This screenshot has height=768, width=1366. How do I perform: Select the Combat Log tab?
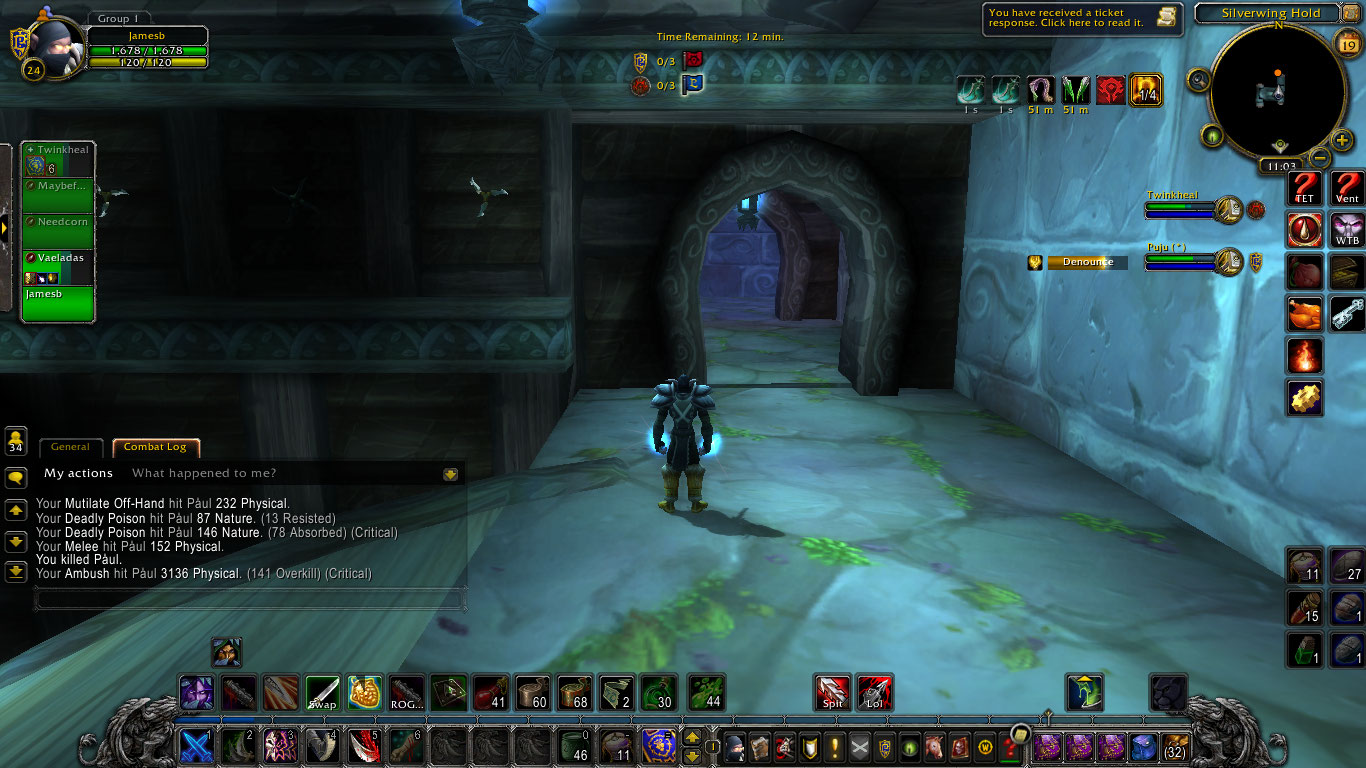pos(155,447)
